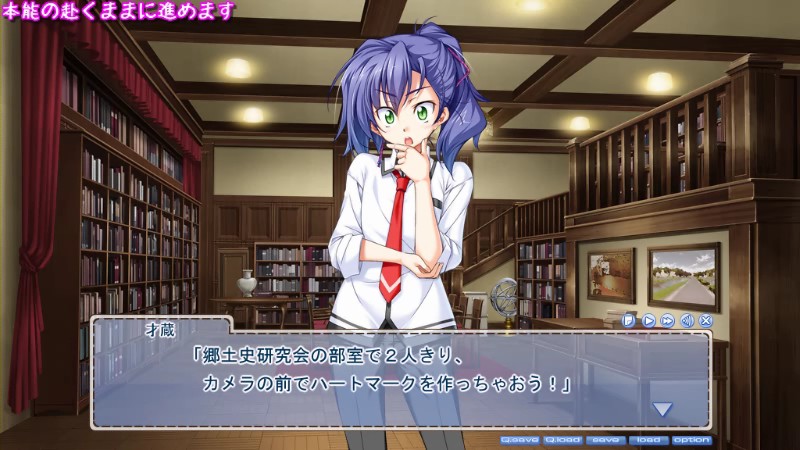Open the backlog page icon
800x450 pixels.
click(629, 321)
